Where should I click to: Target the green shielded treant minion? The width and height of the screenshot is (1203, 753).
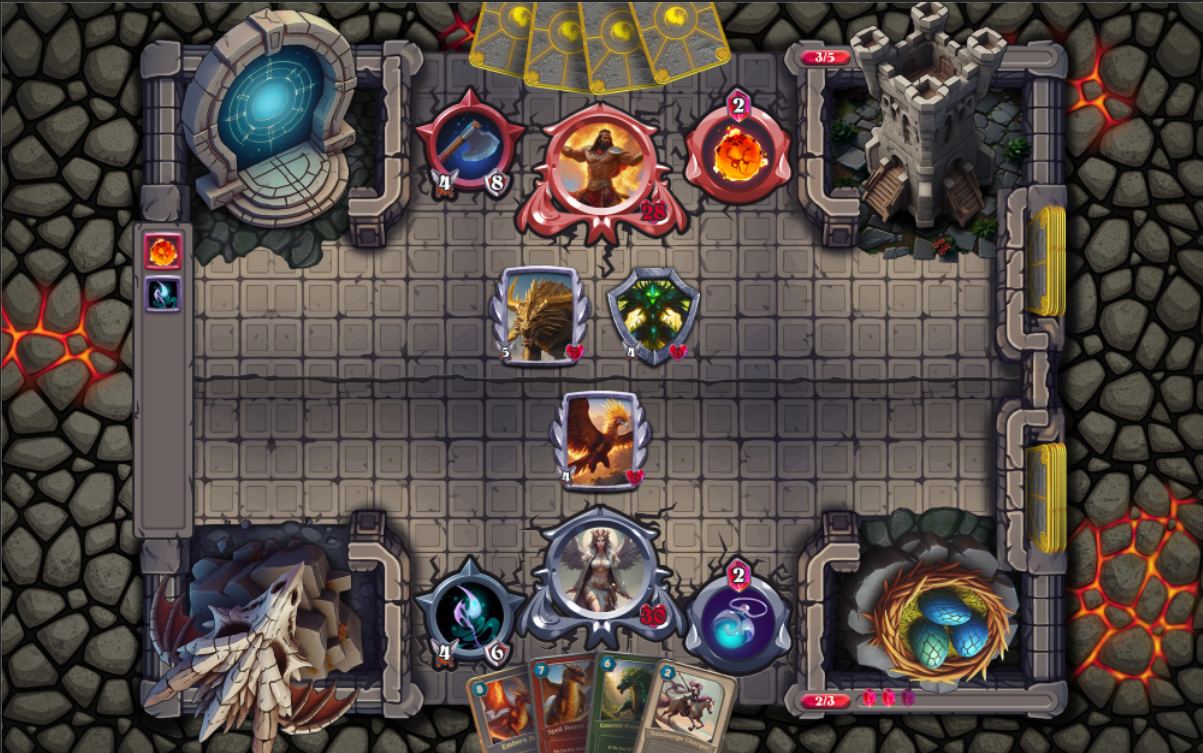tap(652, 315)
